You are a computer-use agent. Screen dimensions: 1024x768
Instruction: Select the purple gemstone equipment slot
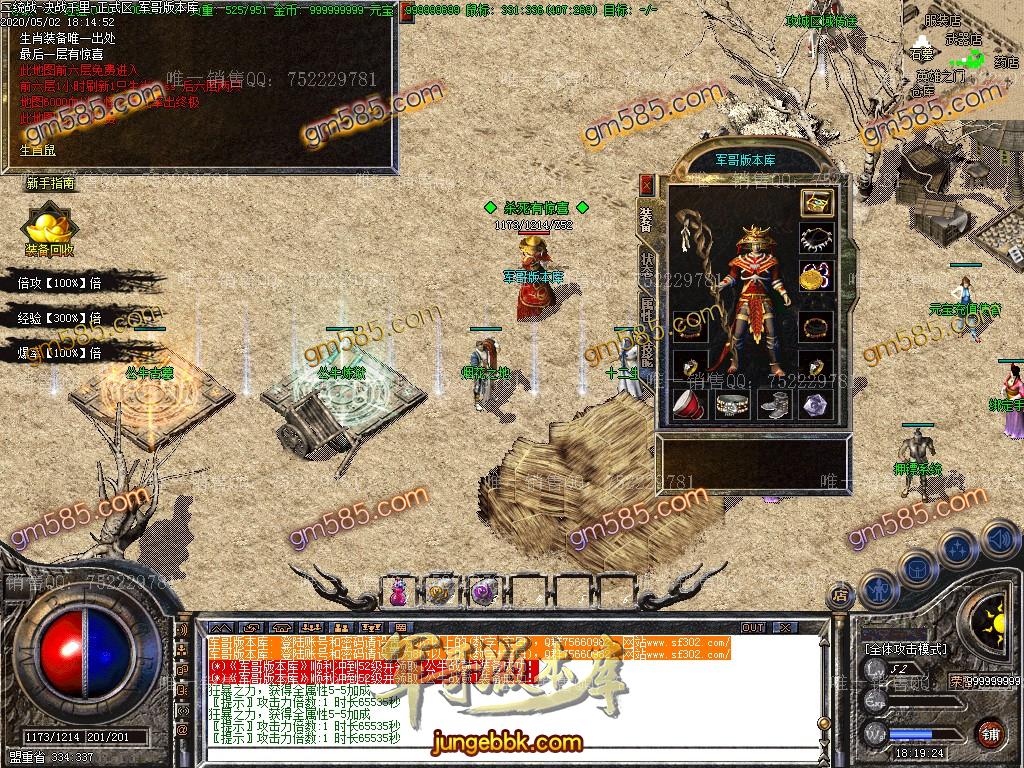point(816,404)
